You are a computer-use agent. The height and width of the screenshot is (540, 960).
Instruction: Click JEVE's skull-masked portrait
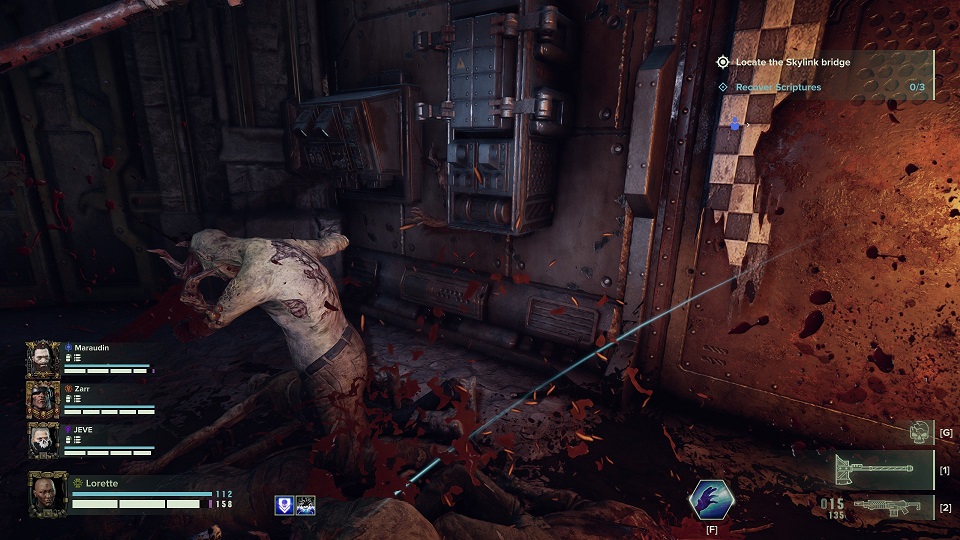[x=44, y=440]
